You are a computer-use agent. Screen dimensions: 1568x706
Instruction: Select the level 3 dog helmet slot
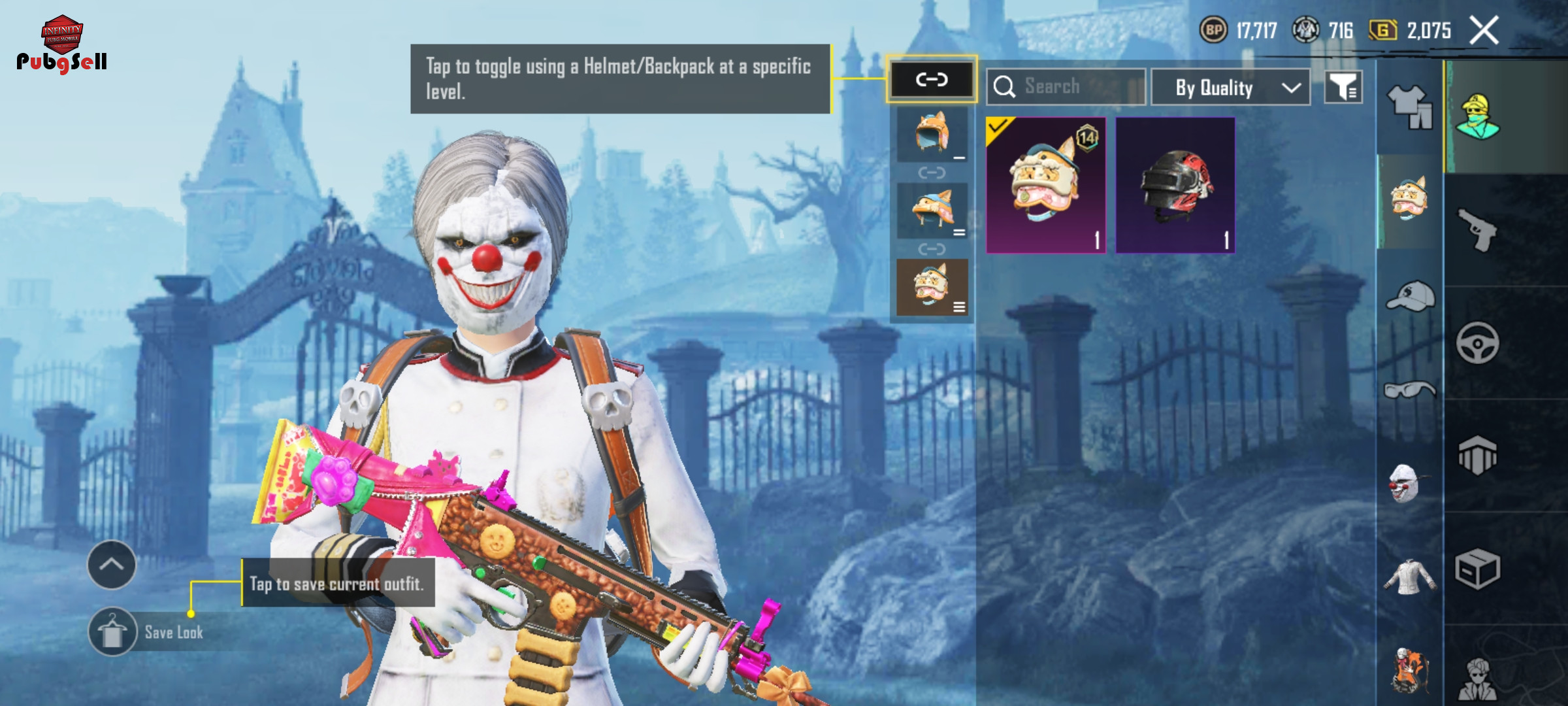coord(932,287)
